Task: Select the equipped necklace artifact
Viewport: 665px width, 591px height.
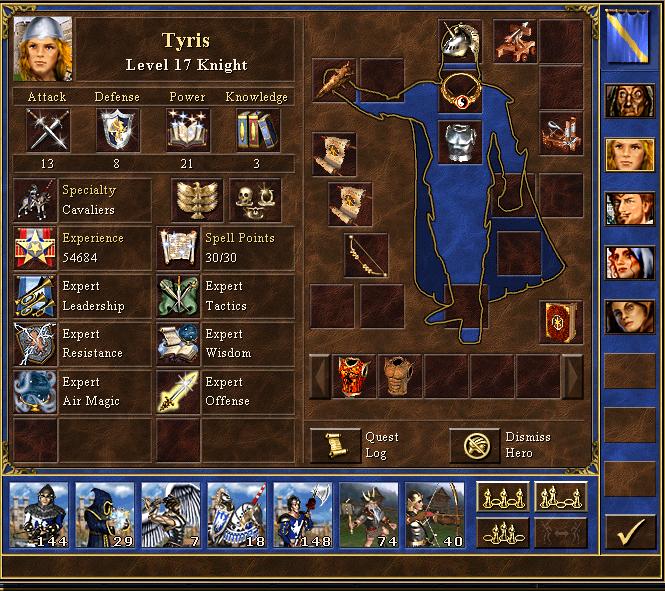Action: 460,90
